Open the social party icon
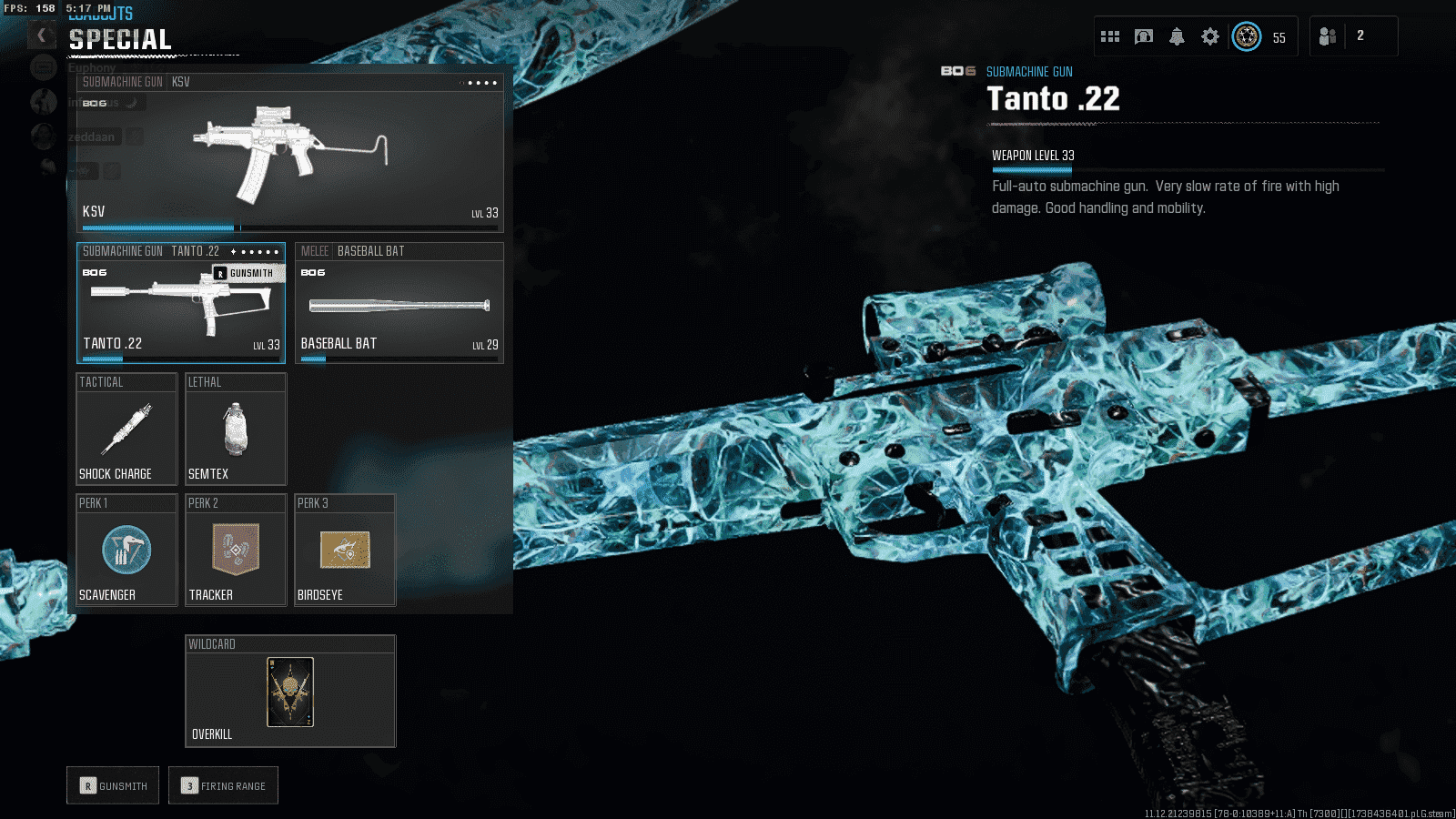This screenshot has height=819, width=1456. [1328, 36]
